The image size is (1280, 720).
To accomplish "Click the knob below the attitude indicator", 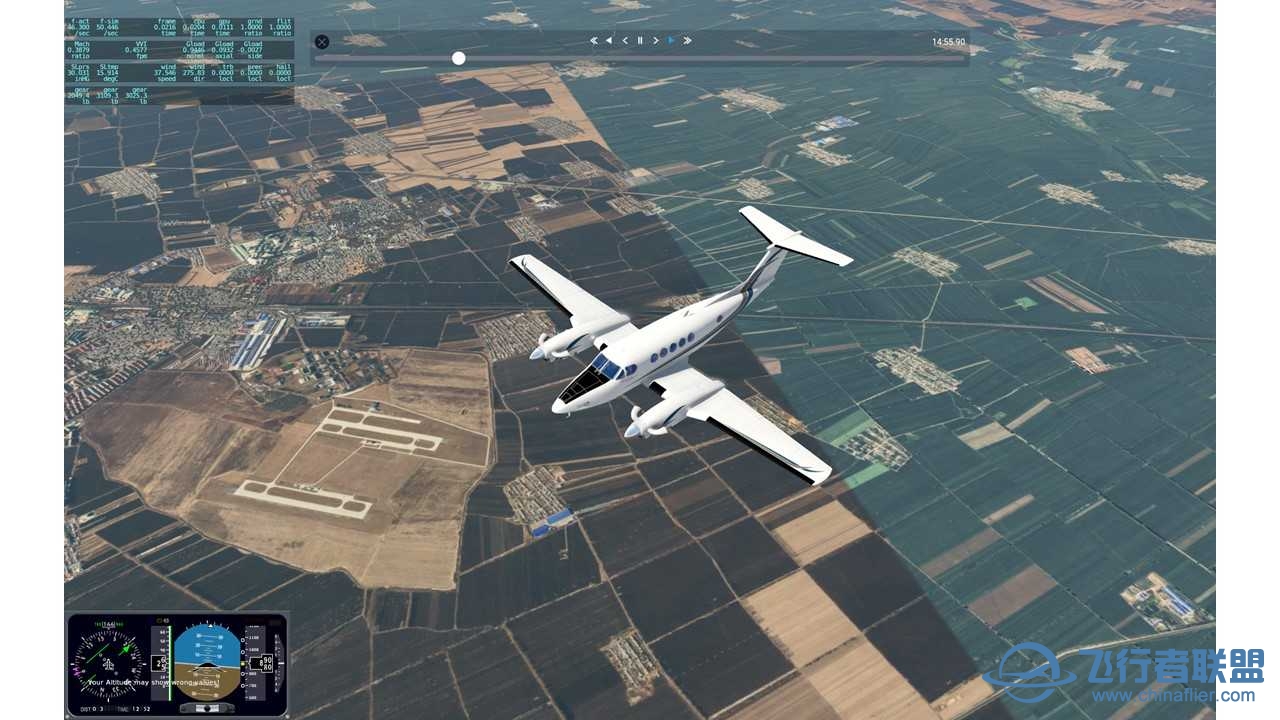I will (206, 707).
